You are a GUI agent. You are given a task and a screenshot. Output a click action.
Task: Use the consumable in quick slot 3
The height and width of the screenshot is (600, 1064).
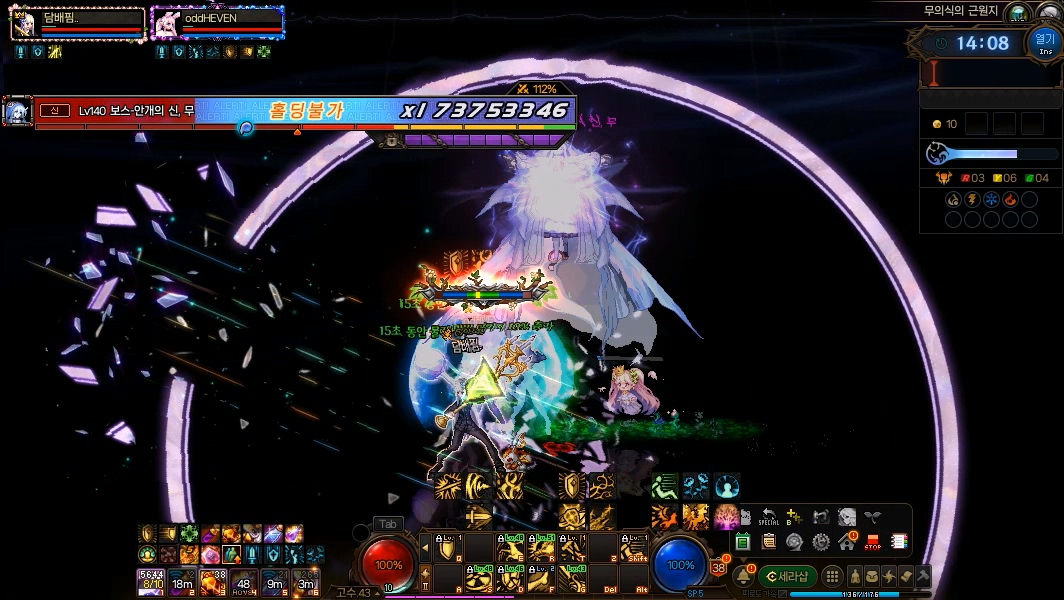tap(213, 580)
